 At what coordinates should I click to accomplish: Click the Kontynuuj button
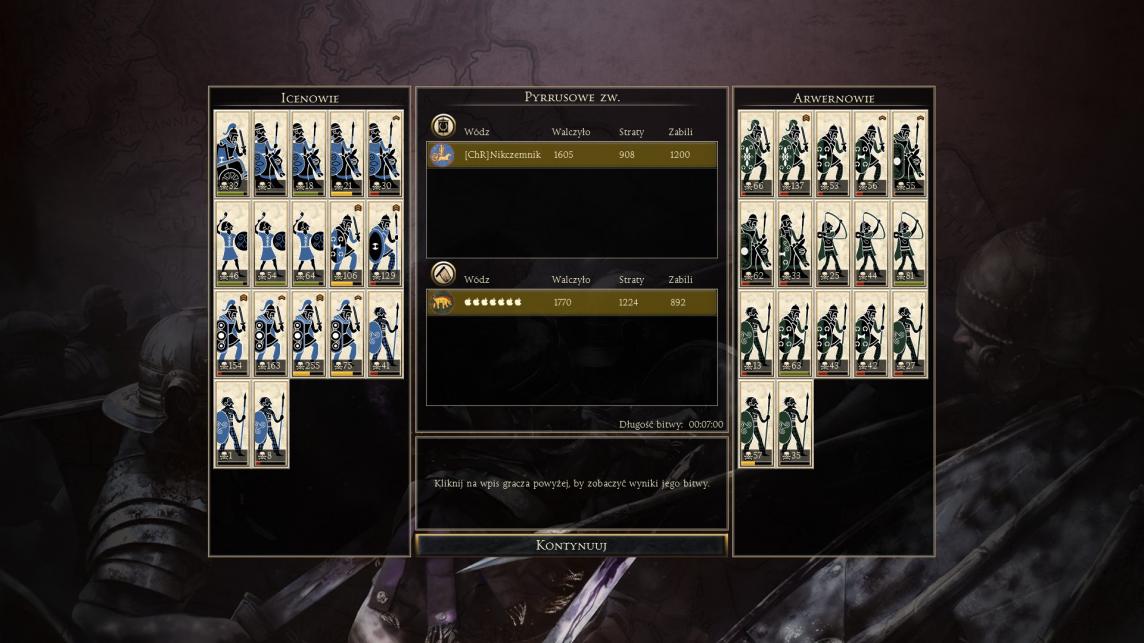[x=571, y=545]
